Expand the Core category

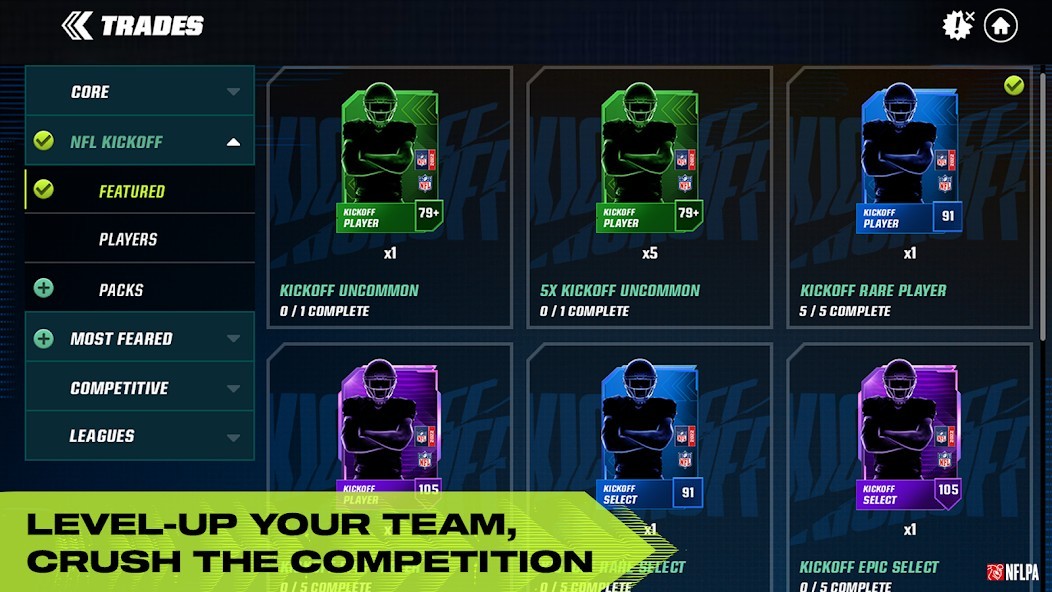[x=140, y=92]
